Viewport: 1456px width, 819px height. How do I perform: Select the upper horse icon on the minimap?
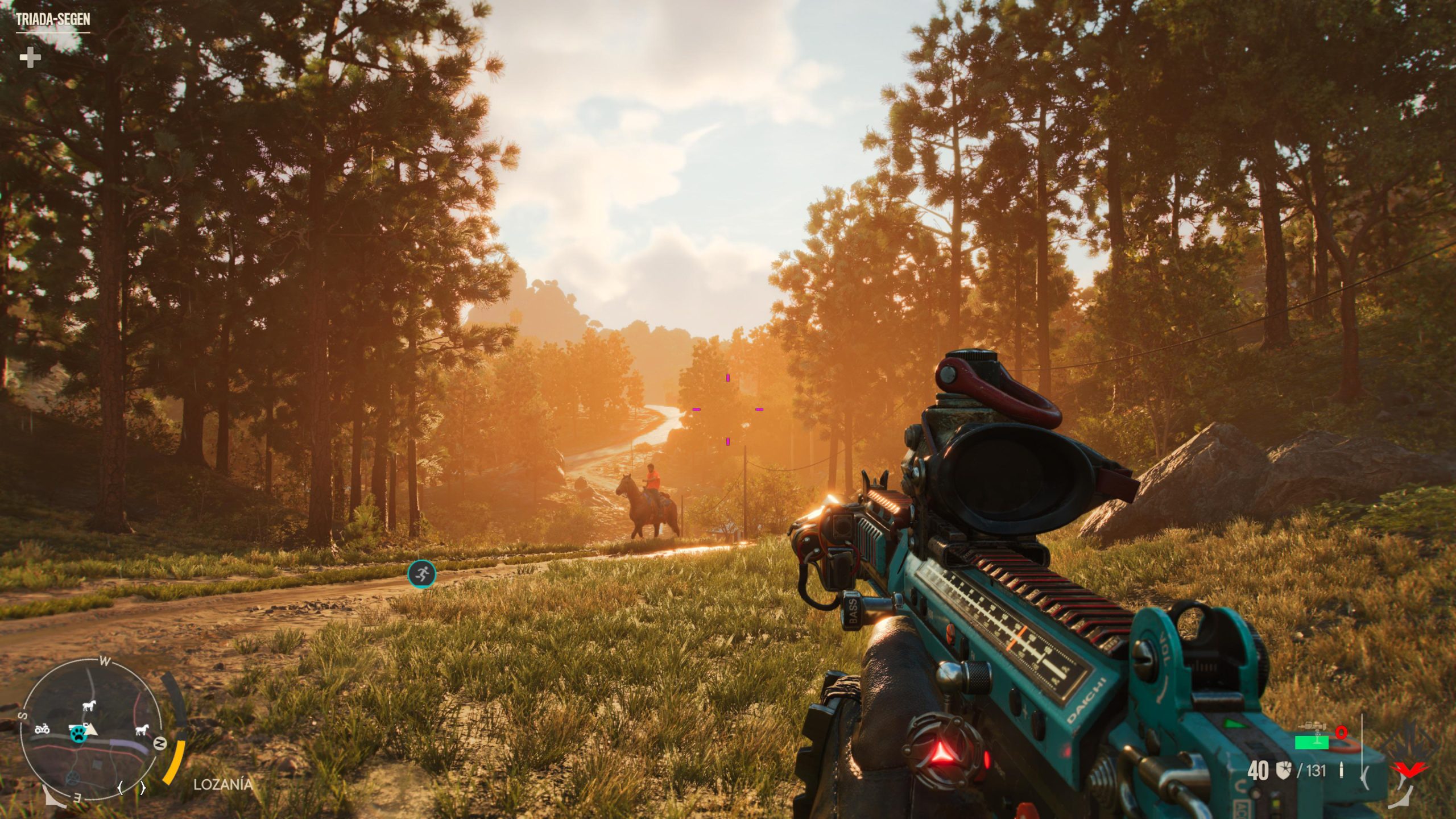click(88, 706)
